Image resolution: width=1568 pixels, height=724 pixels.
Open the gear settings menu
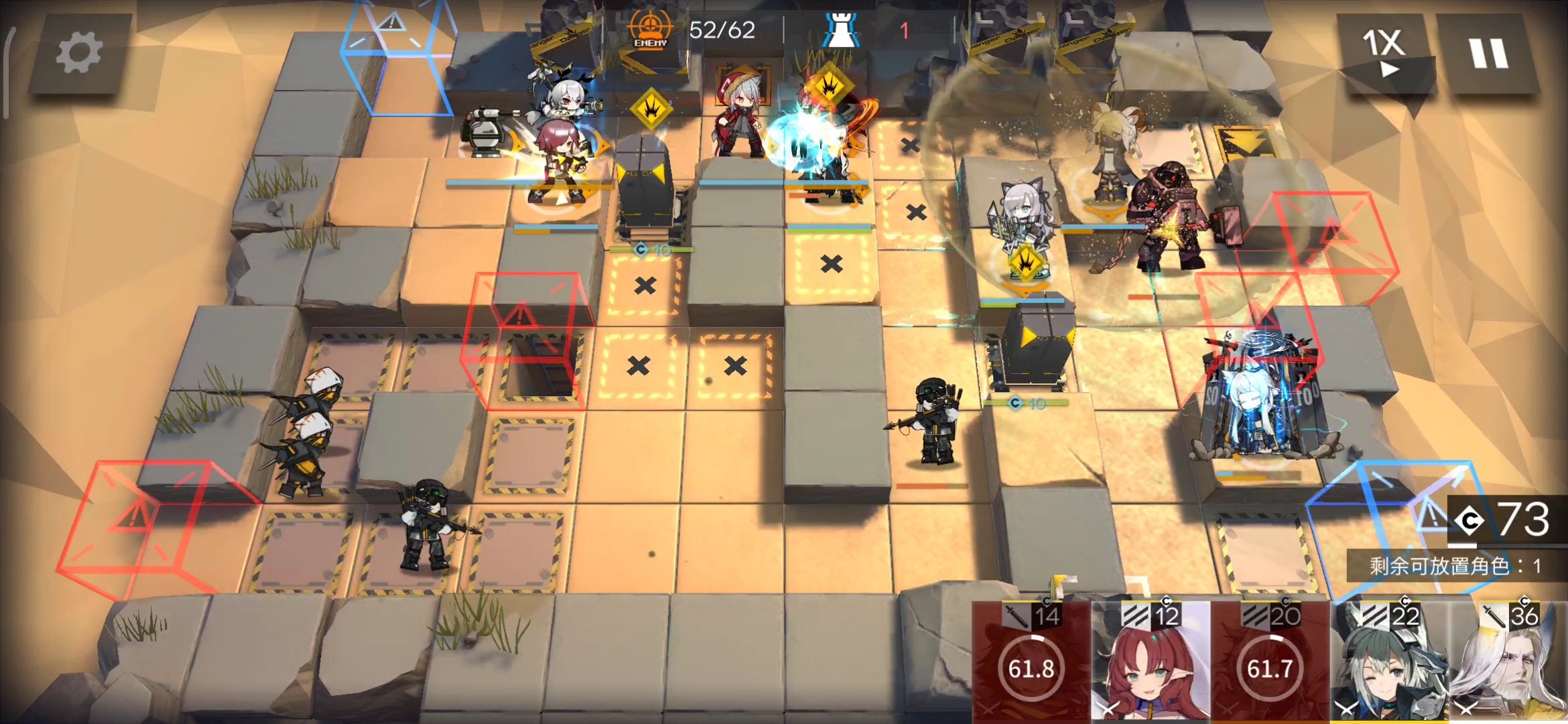click(x=79, y=54)
